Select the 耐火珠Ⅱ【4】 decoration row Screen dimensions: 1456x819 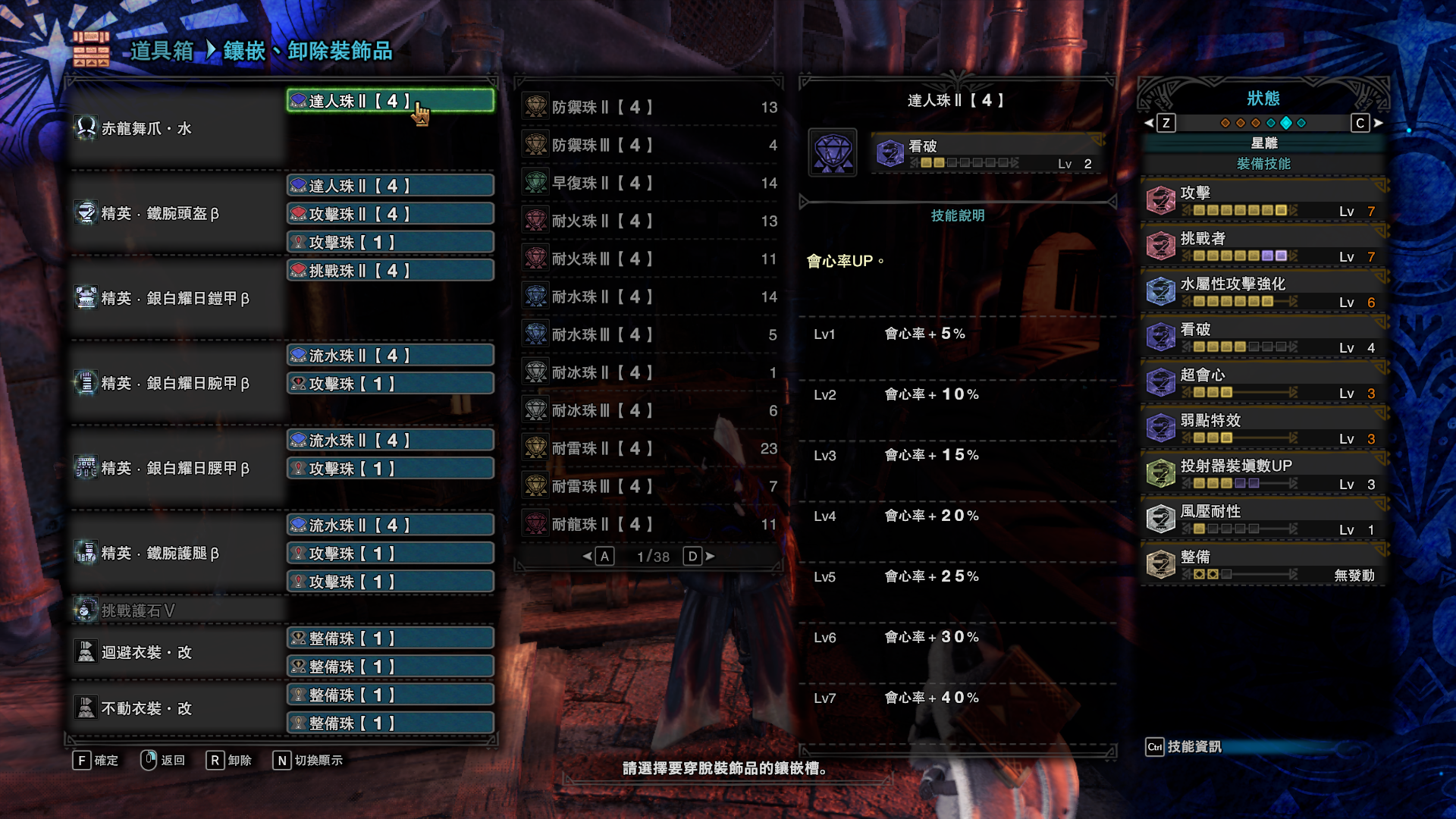[649, 221]
